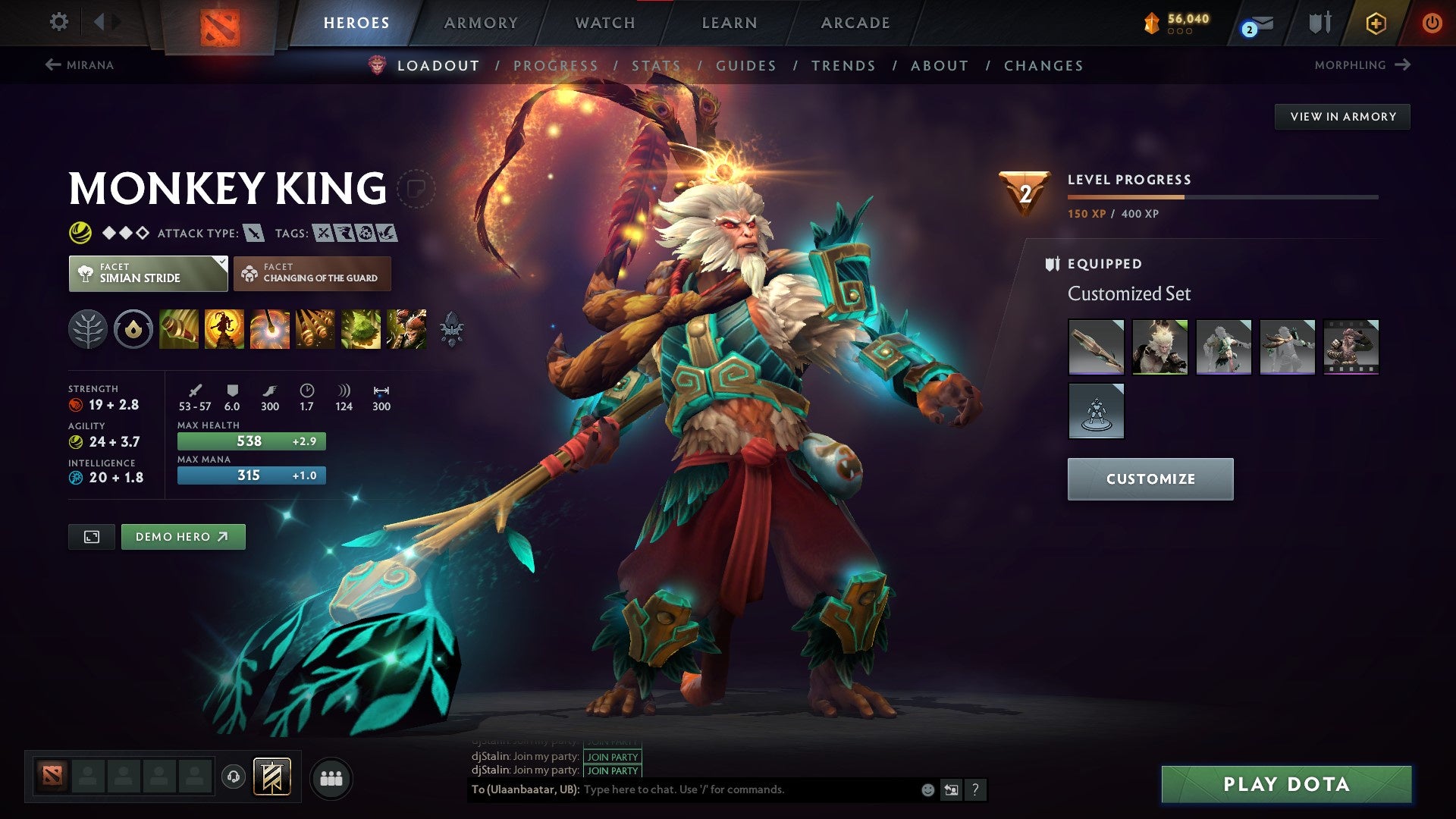
Task: Open the GUIDES section
Action: click(x=745, y=65)
